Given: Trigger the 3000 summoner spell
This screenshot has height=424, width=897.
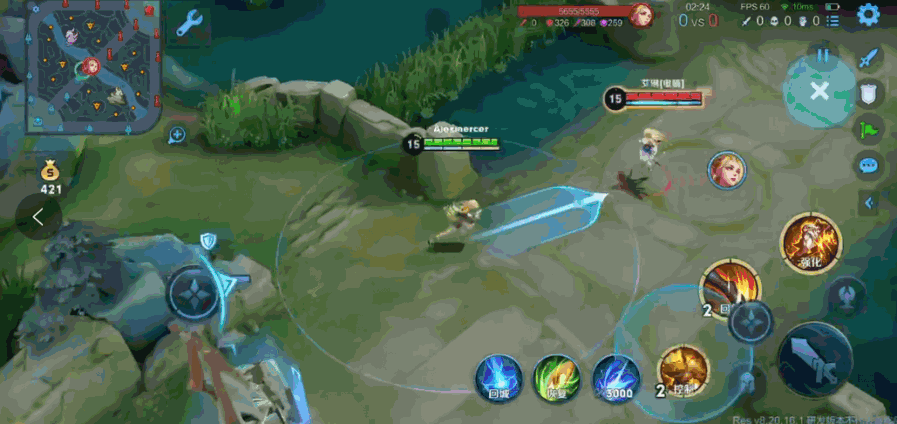Looking at the screenshot, I should (x=616, y=377).
